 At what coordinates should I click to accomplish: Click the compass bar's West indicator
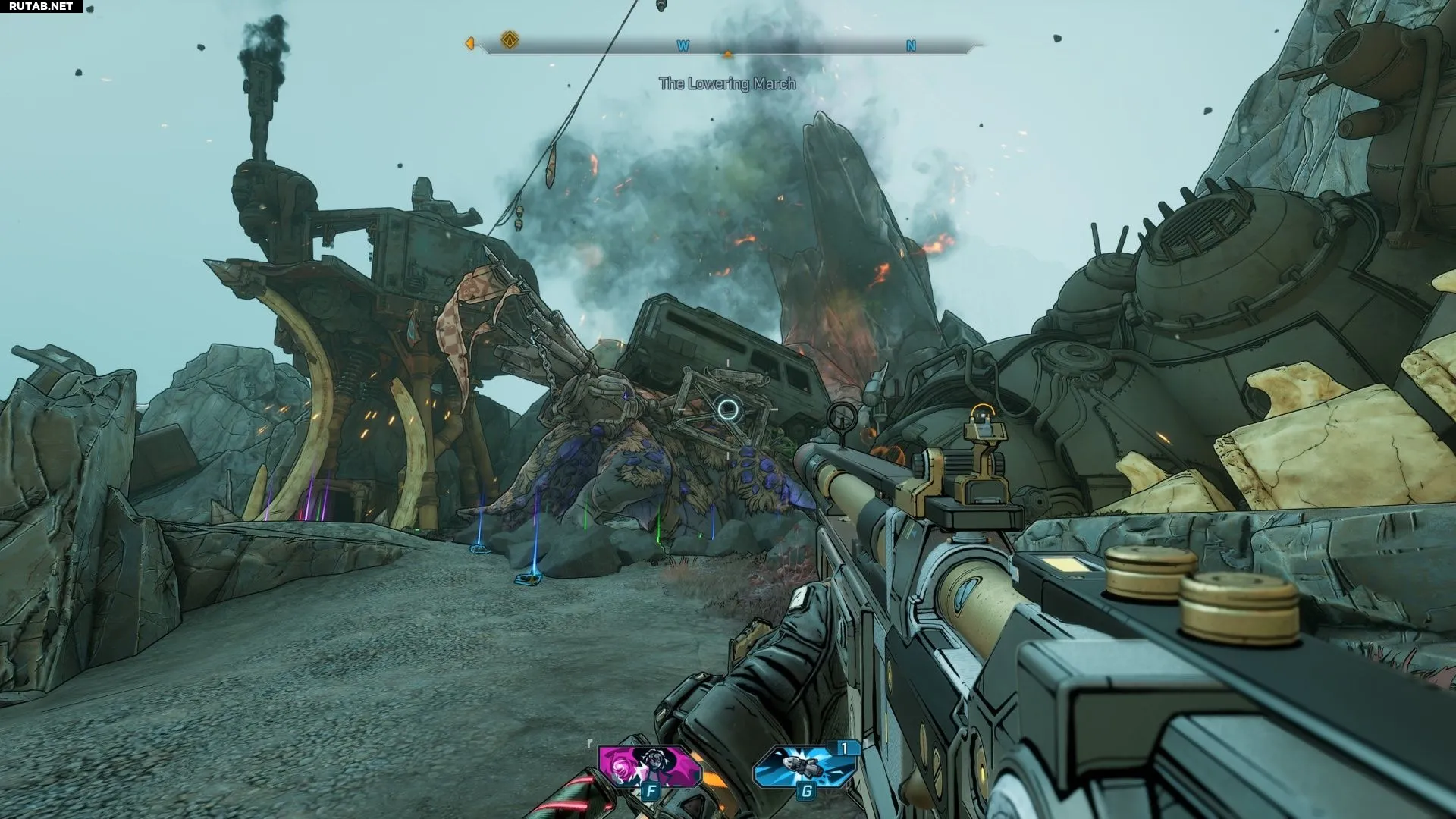pyautogui.click(x=682, y=46)
